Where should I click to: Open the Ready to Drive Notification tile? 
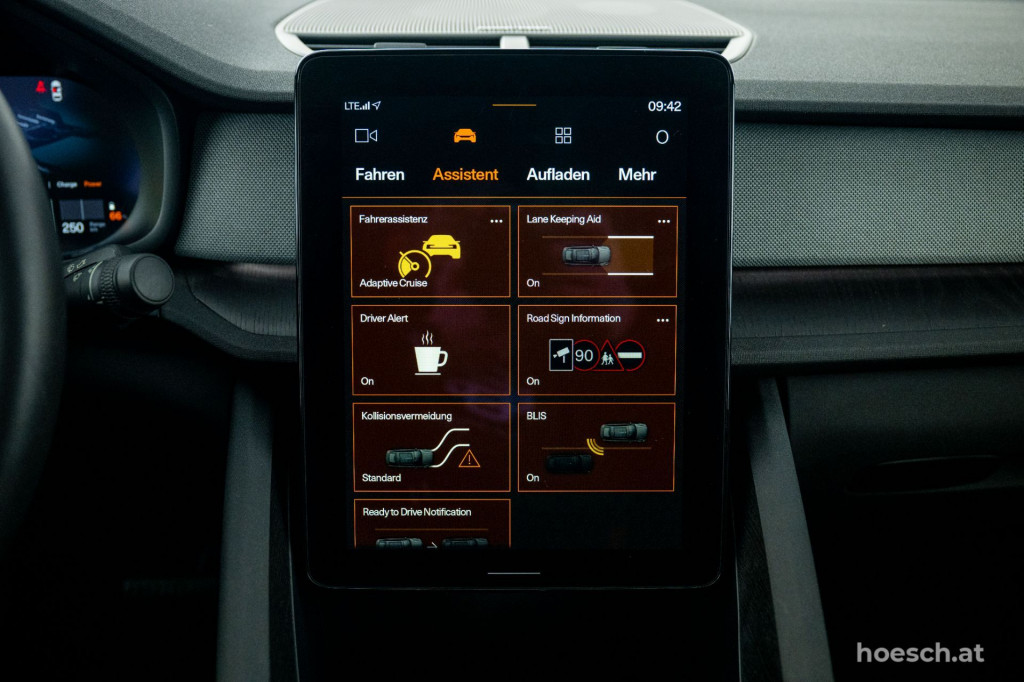tap(430, 525)
